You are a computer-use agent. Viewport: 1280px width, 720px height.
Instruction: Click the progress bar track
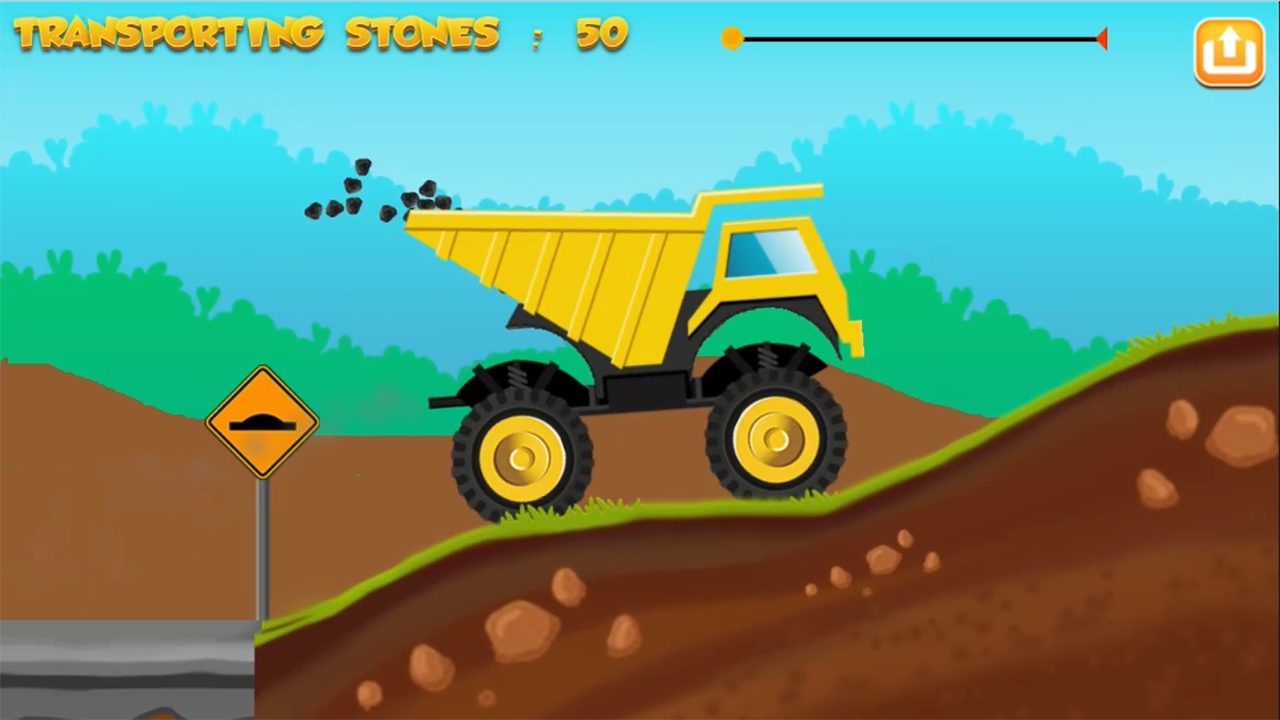(920, 38)
